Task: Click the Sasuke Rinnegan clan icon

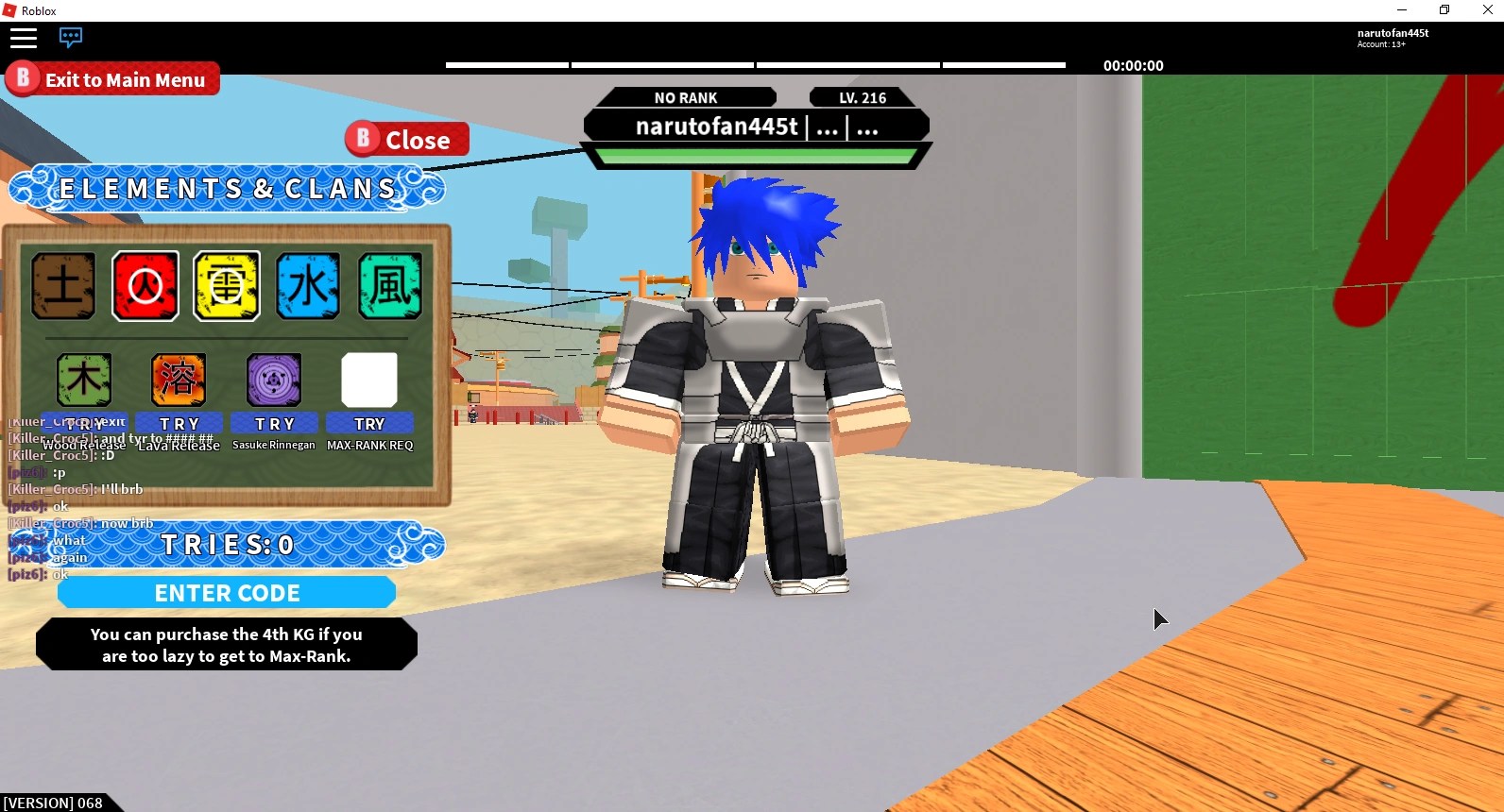Action: [273, 380]
